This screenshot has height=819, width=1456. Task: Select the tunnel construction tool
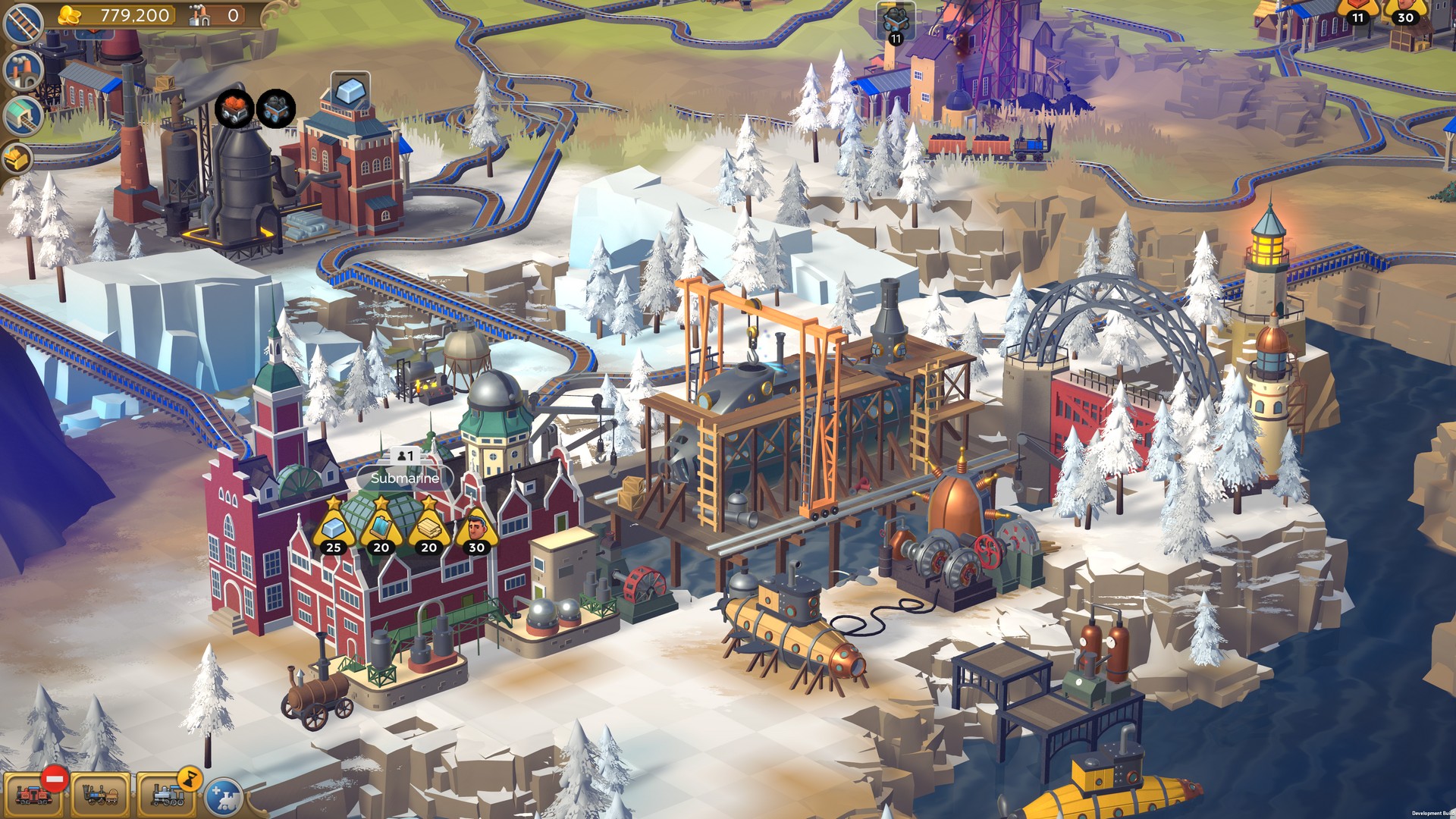tap(23, 118)
